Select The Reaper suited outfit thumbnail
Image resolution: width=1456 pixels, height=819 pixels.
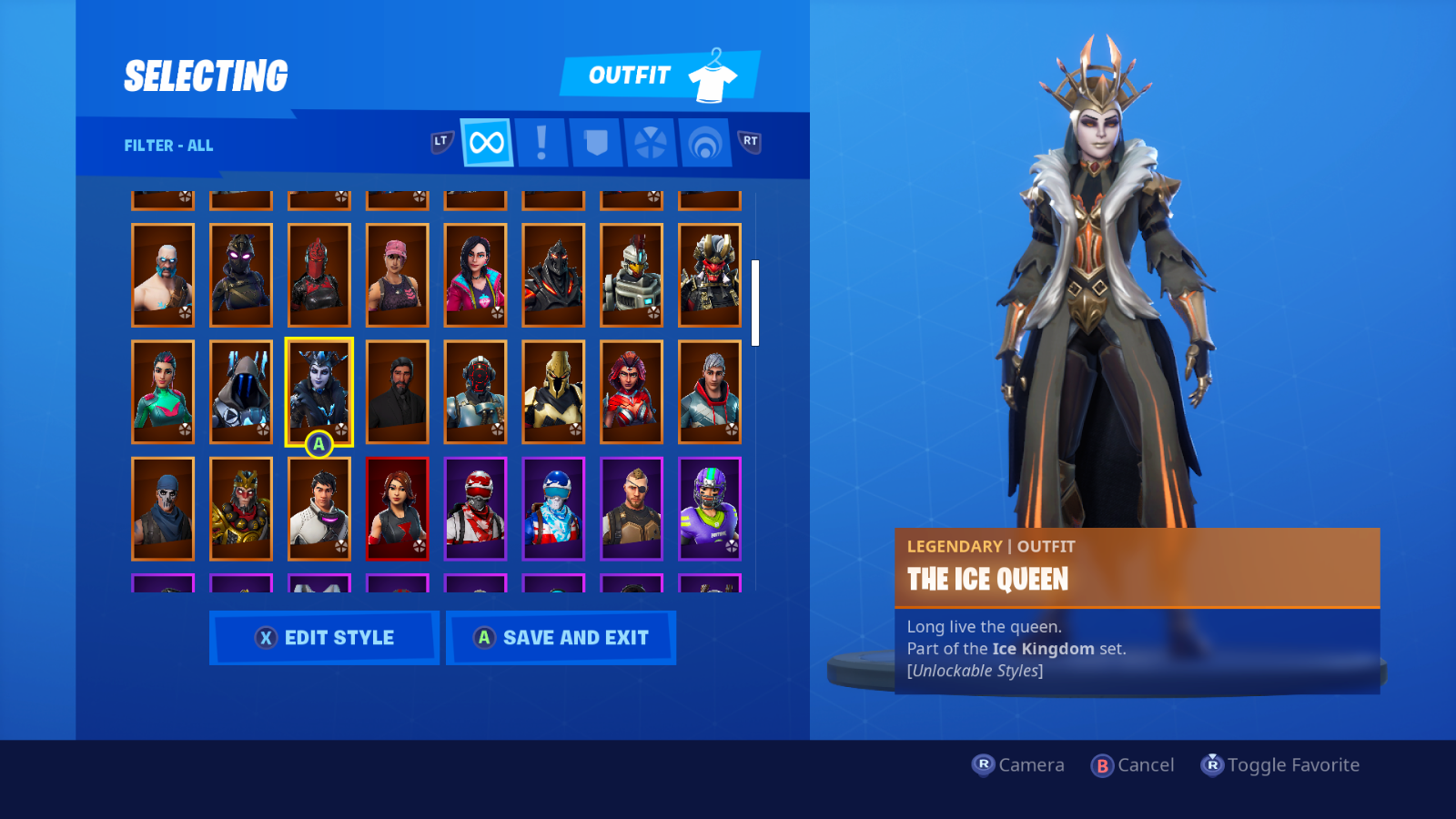point(398,392)
